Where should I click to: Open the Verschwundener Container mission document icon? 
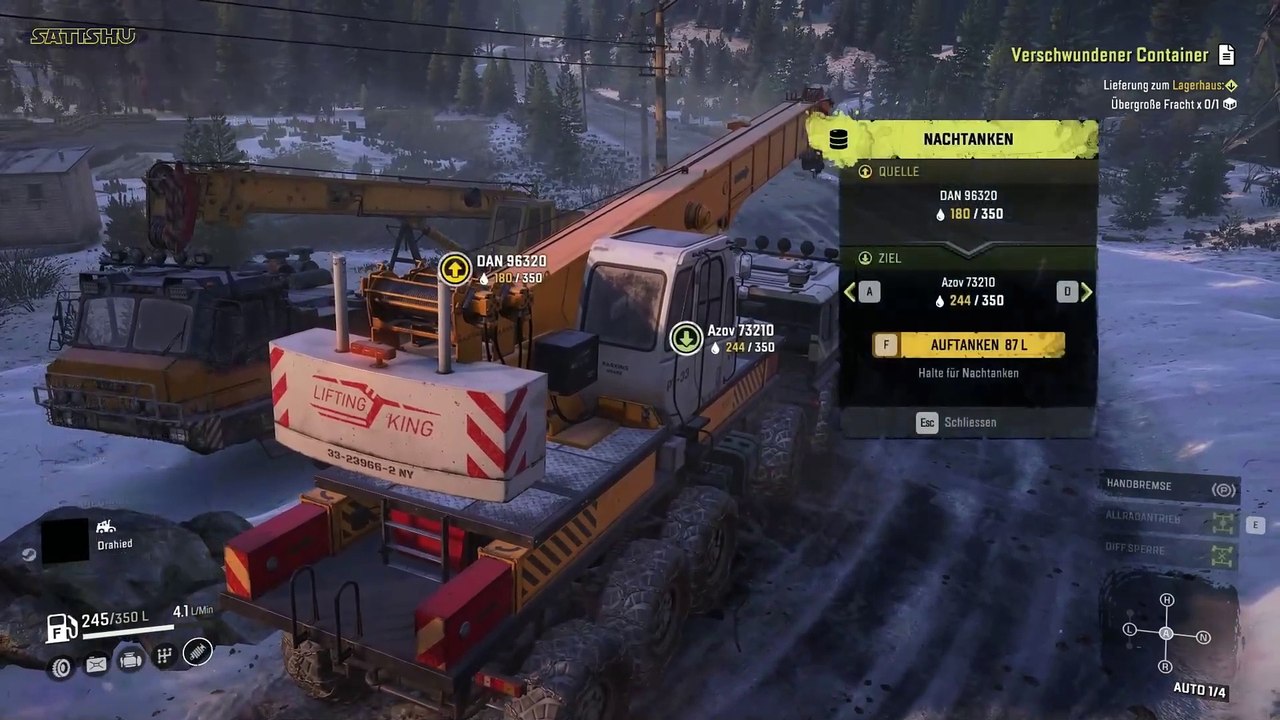pos(1226,55)
